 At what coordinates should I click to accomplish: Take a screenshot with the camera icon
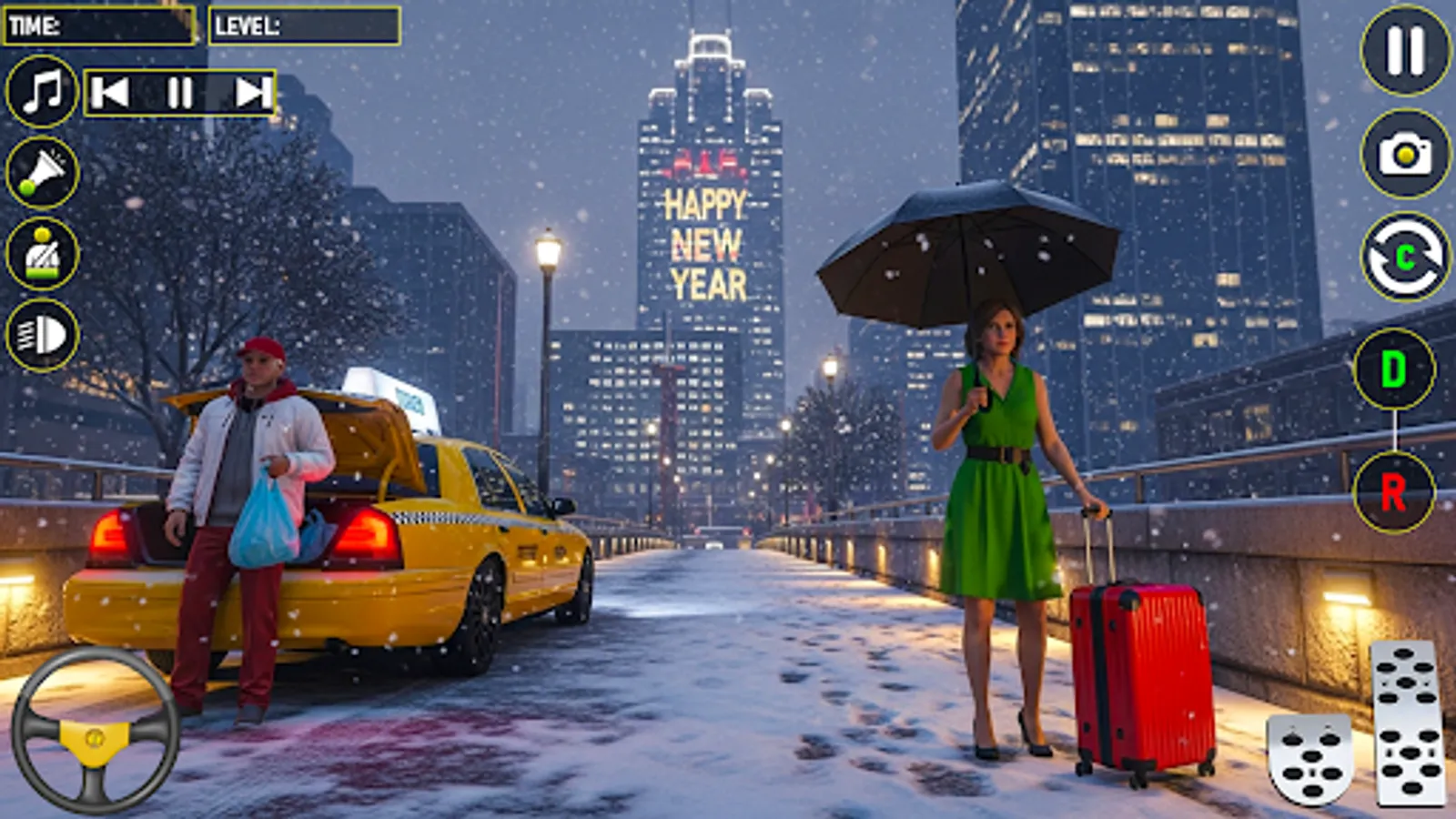1402,153
